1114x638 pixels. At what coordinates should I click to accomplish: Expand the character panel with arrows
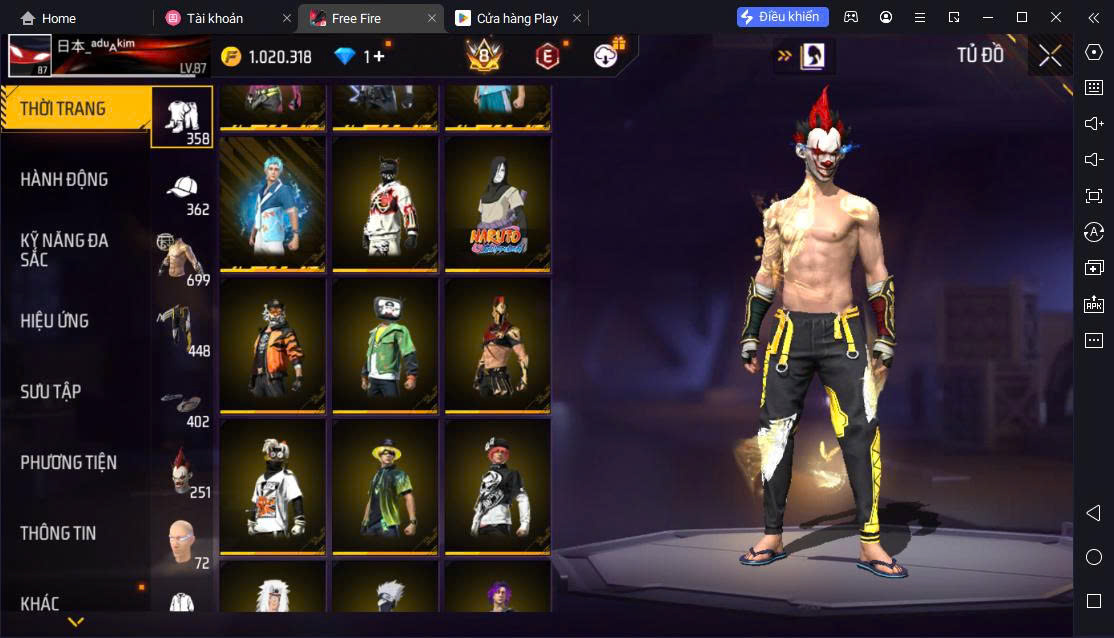click(x=785, y=56)
